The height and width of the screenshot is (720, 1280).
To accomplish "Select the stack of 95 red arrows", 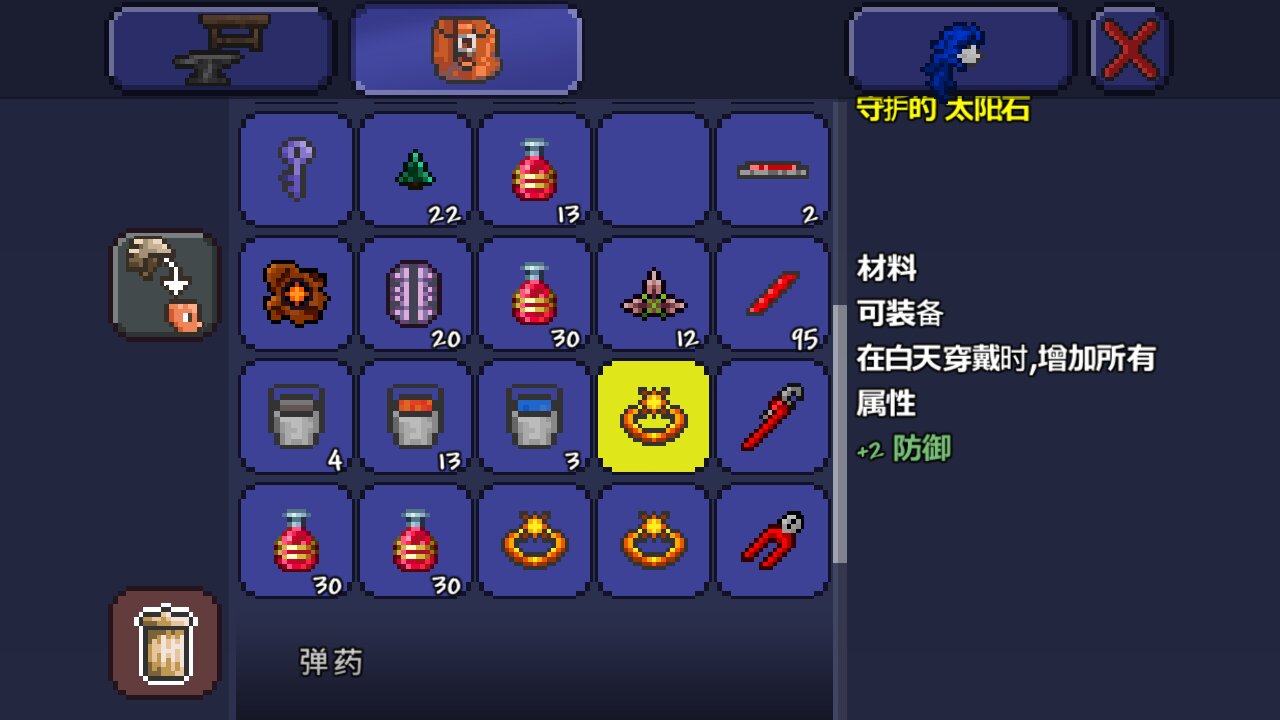I will 773,294.
